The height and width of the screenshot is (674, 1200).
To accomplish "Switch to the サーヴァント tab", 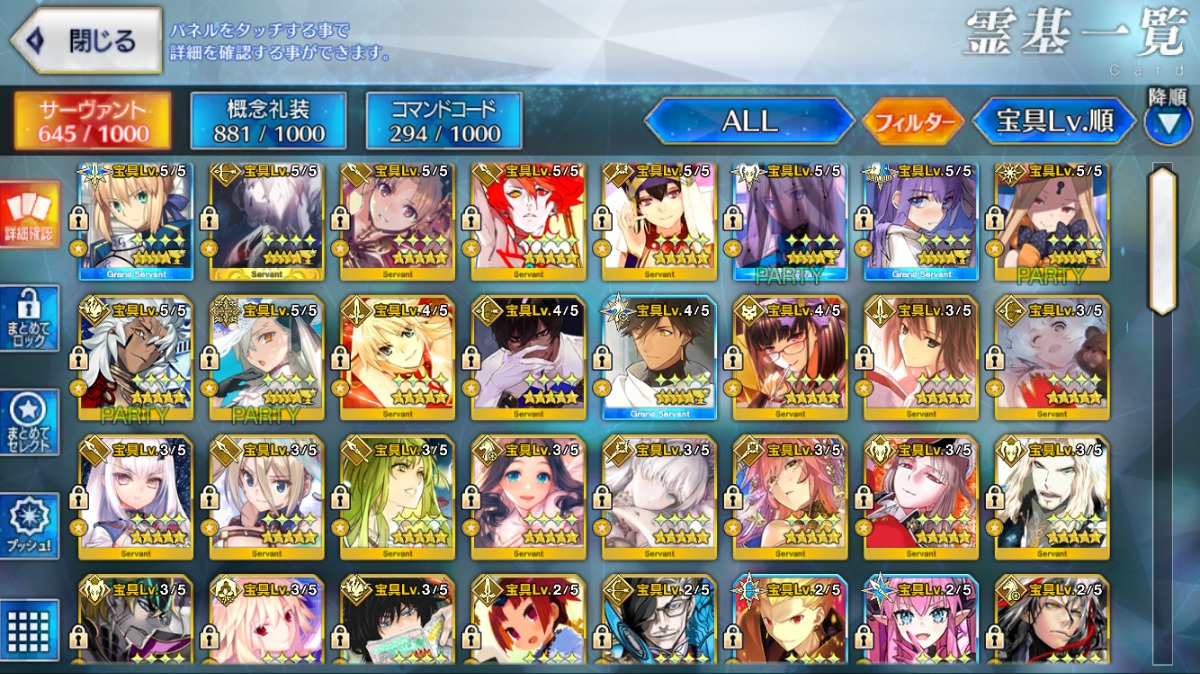I will (x=92, y=121).
